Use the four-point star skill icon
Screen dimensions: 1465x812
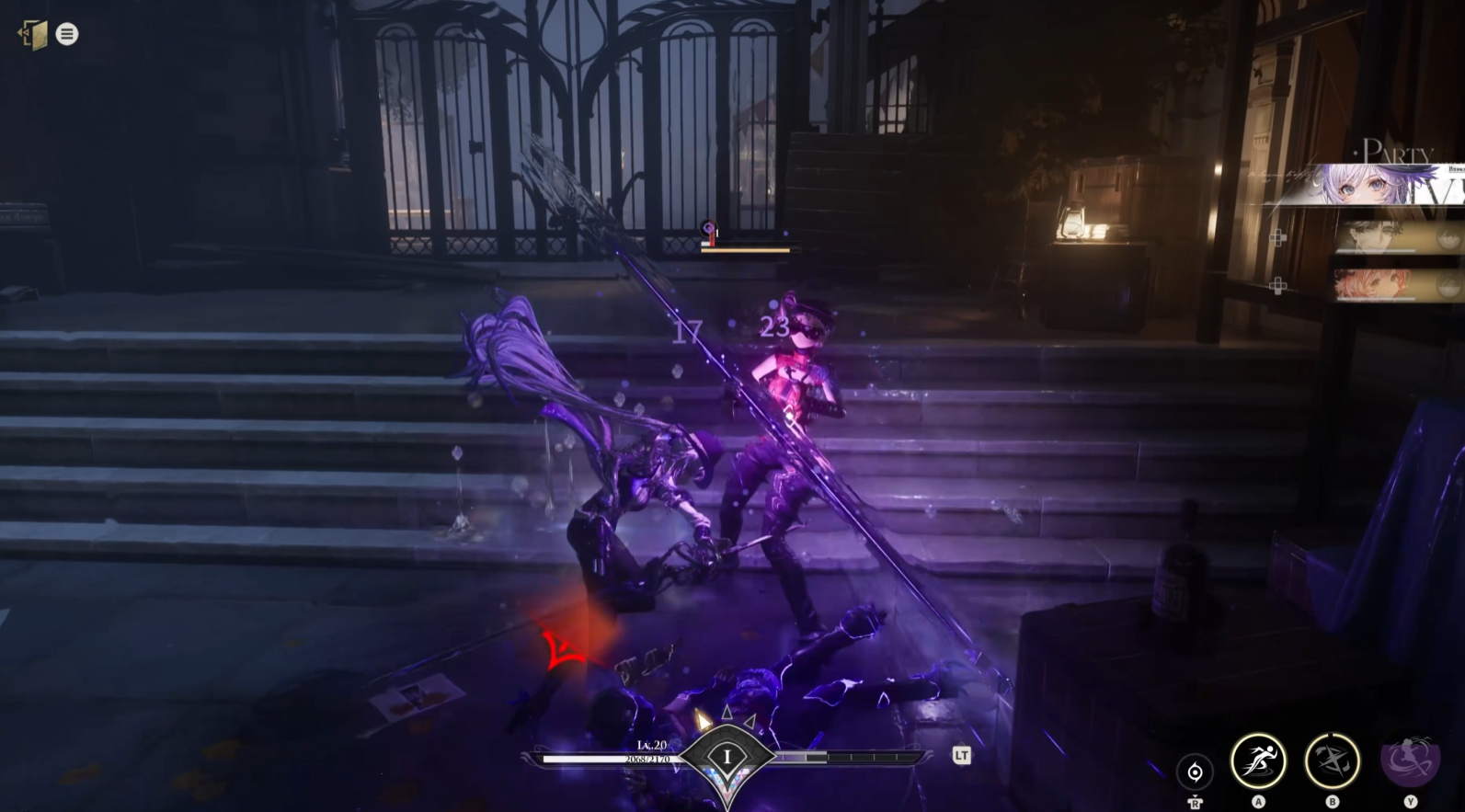click(x=1332, y=761)
